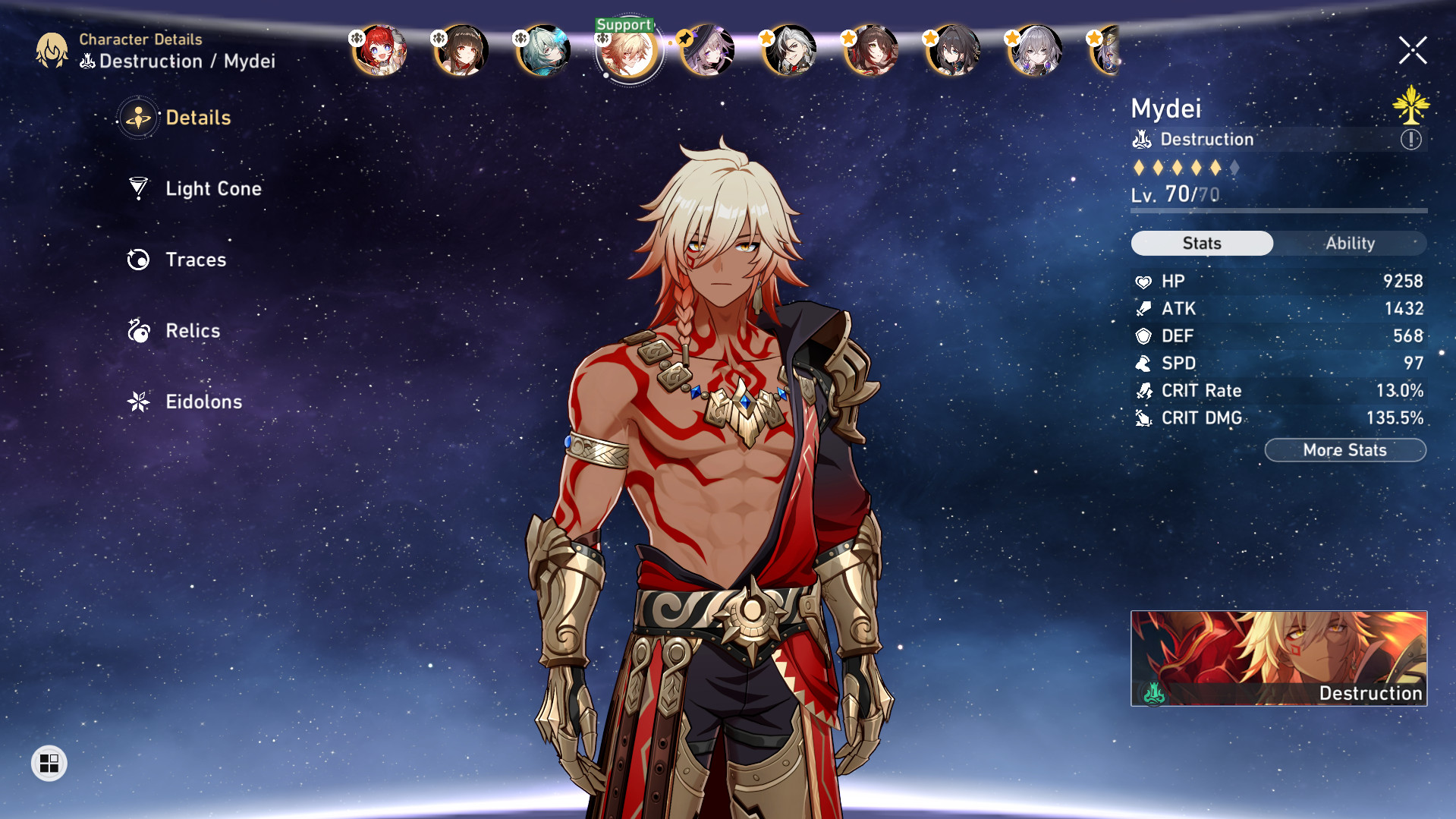The height and width of the screenshot is (819, 1456).
Task: Click the golden tree eidolon icon
Action: 1410,107
